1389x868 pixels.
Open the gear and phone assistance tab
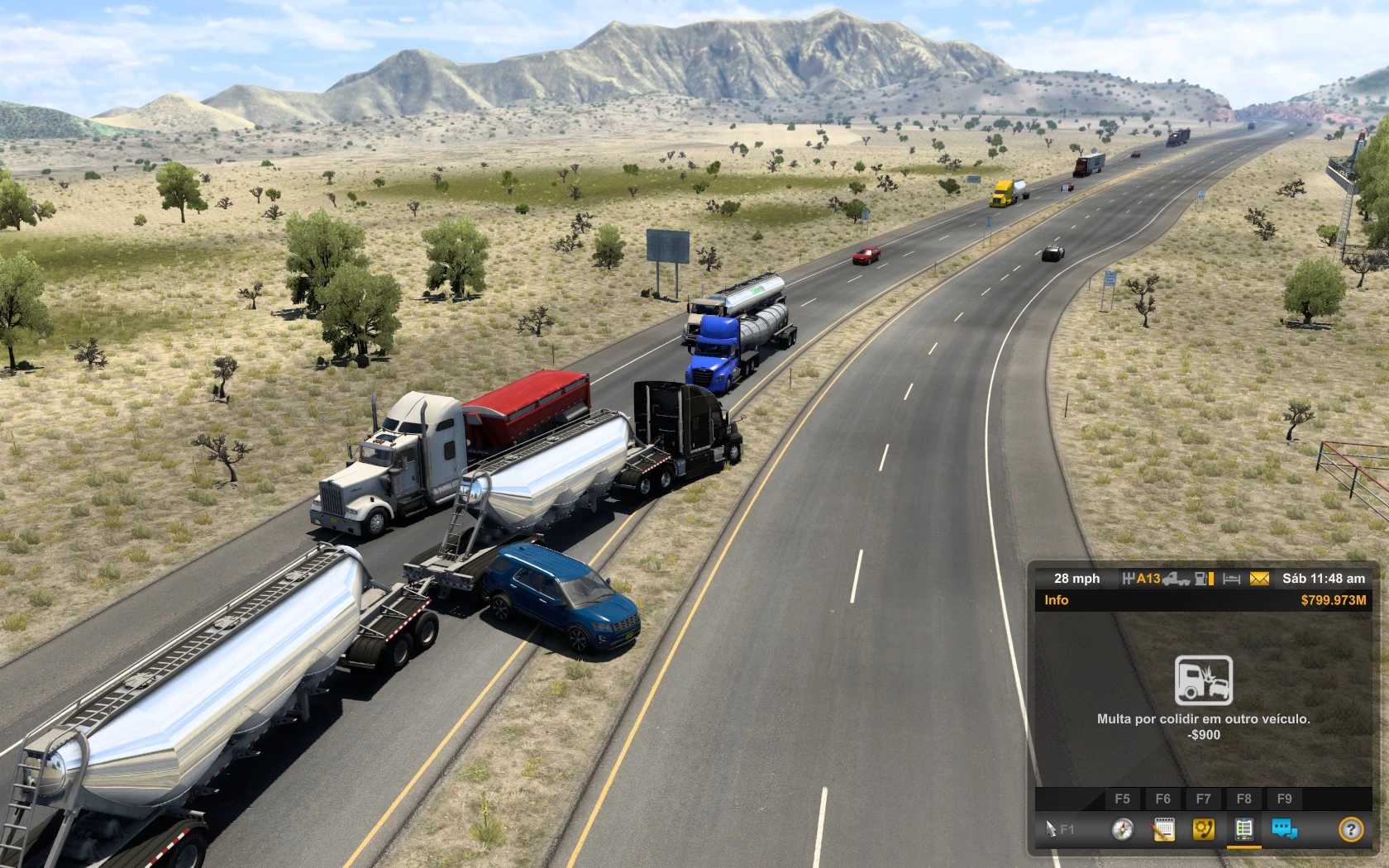coord(1203,828)
